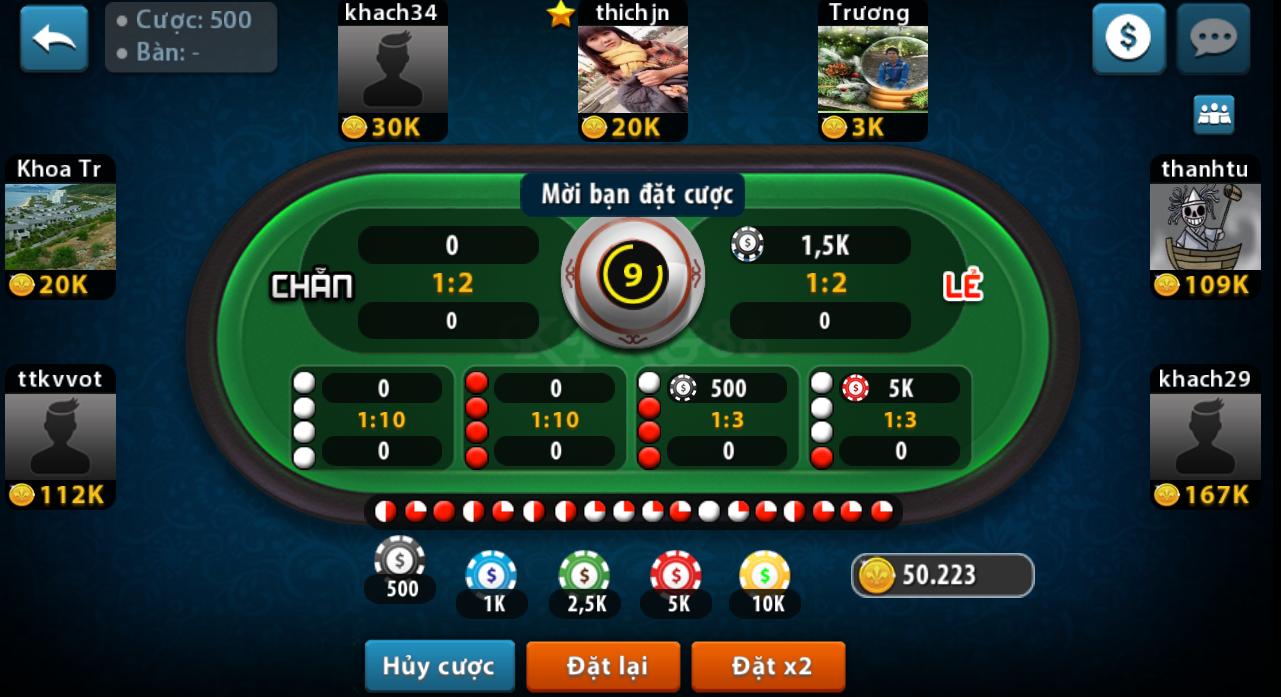This screenshot has height=697, width=1281.
Task: Open the dollar coin shop button
Action: [1128, 39]
